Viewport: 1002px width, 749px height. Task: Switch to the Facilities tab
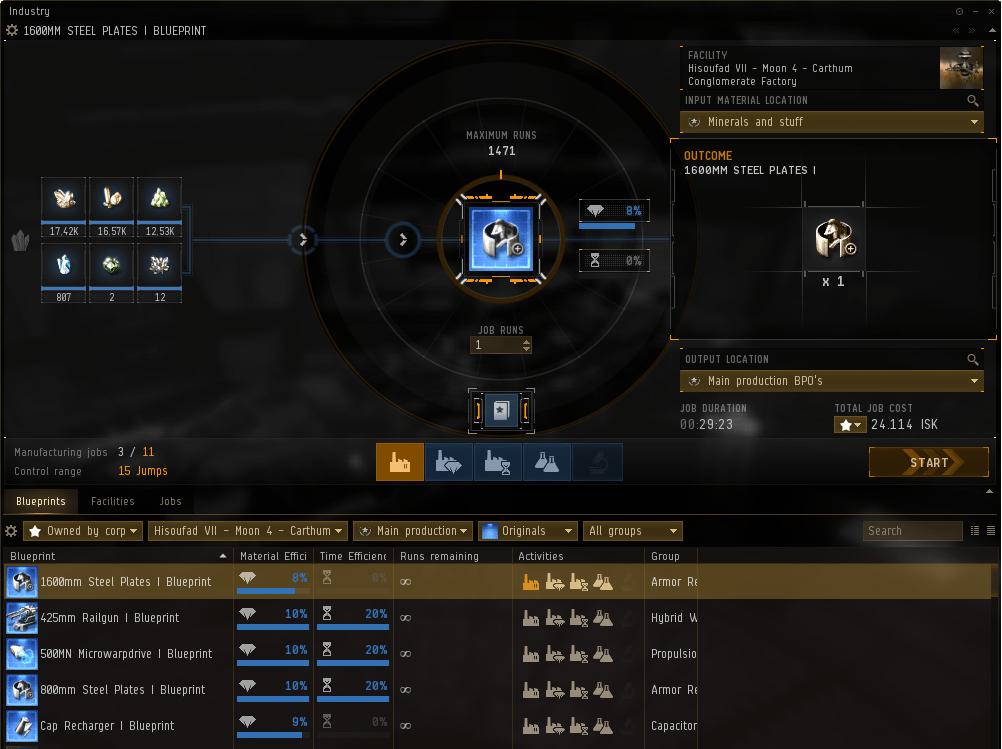pos(112,501)
